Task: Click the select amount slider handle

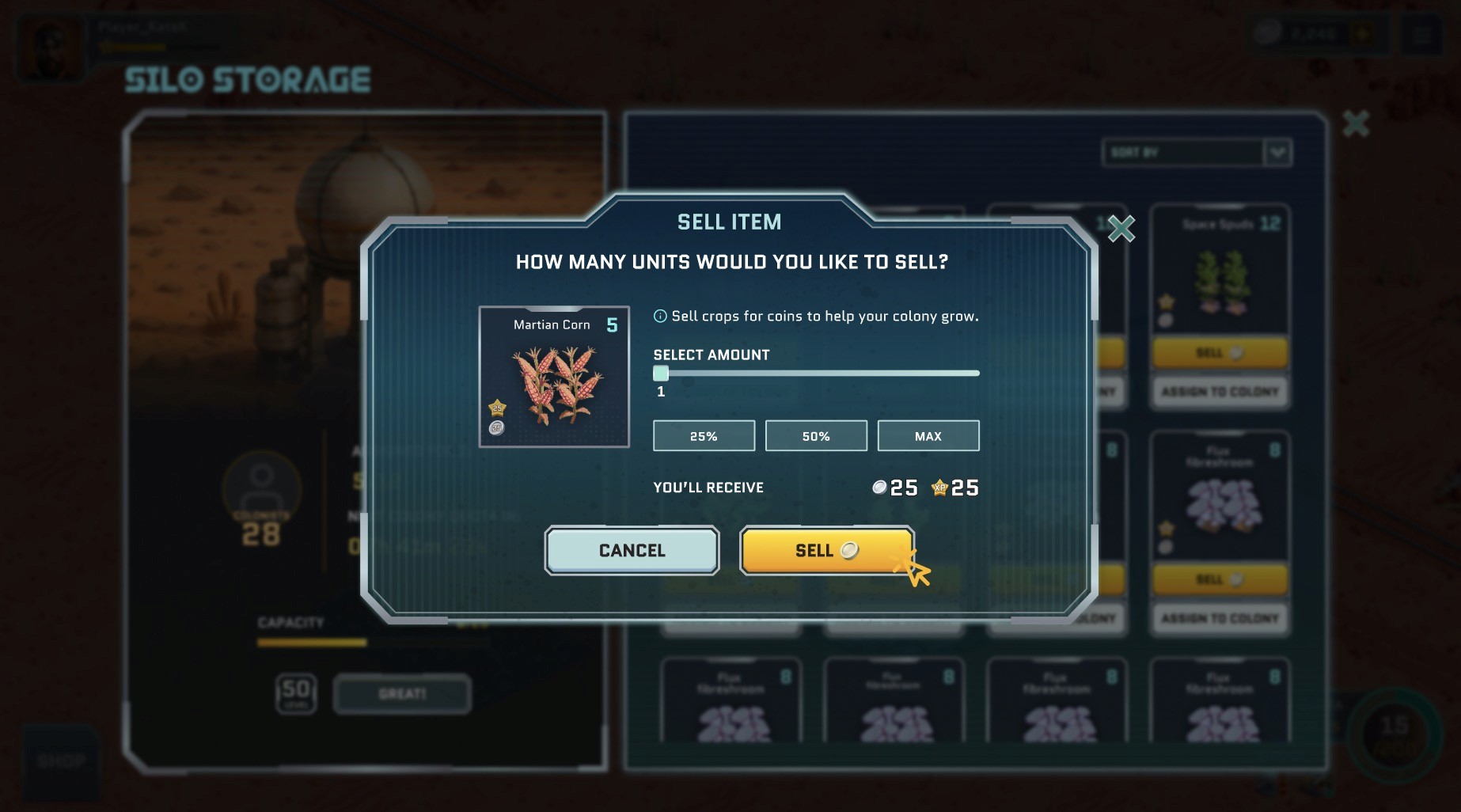Action: point(661,374)
